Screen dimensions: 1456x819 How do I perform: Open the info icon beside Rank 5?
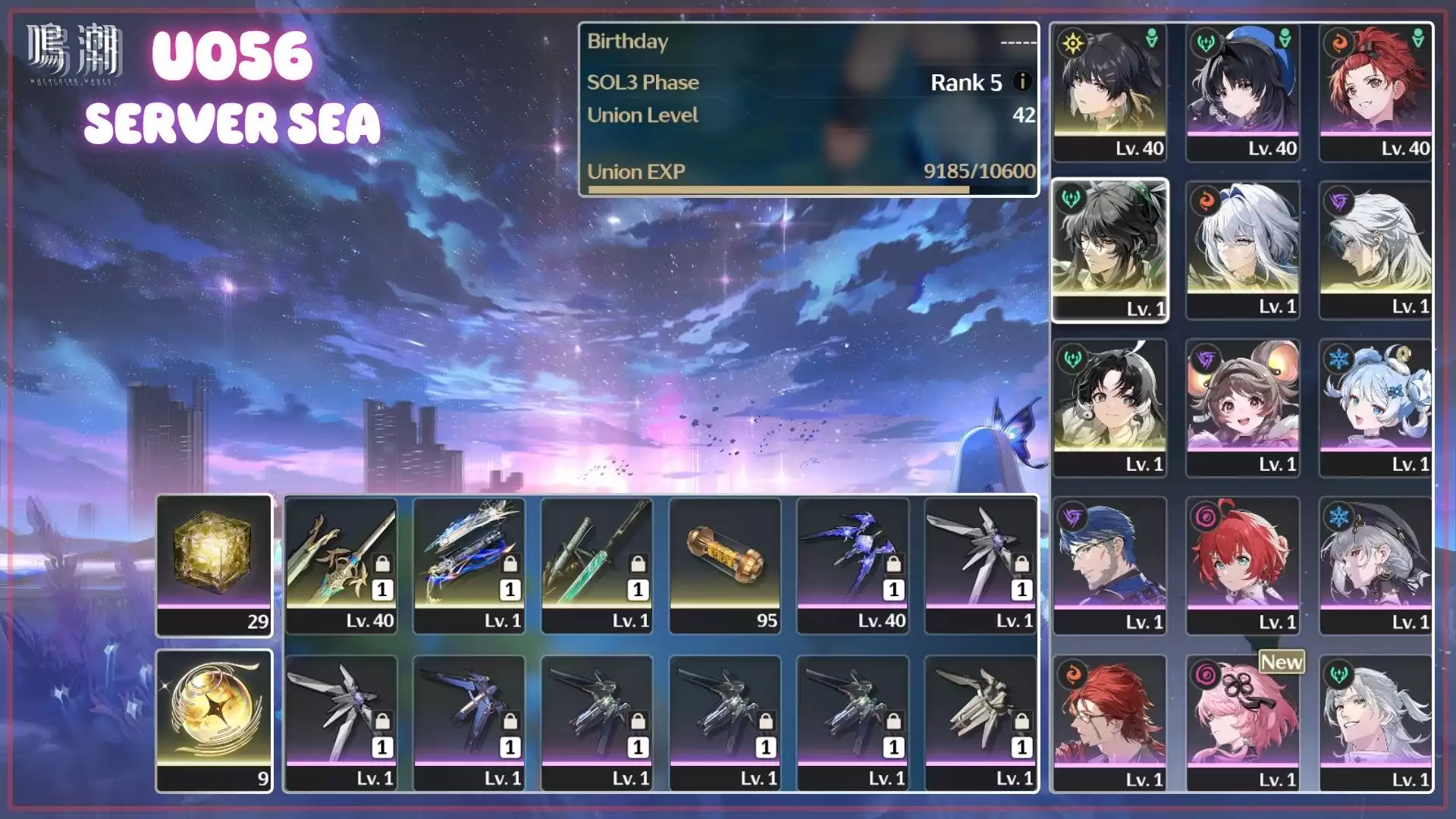tap(1022, 81)
